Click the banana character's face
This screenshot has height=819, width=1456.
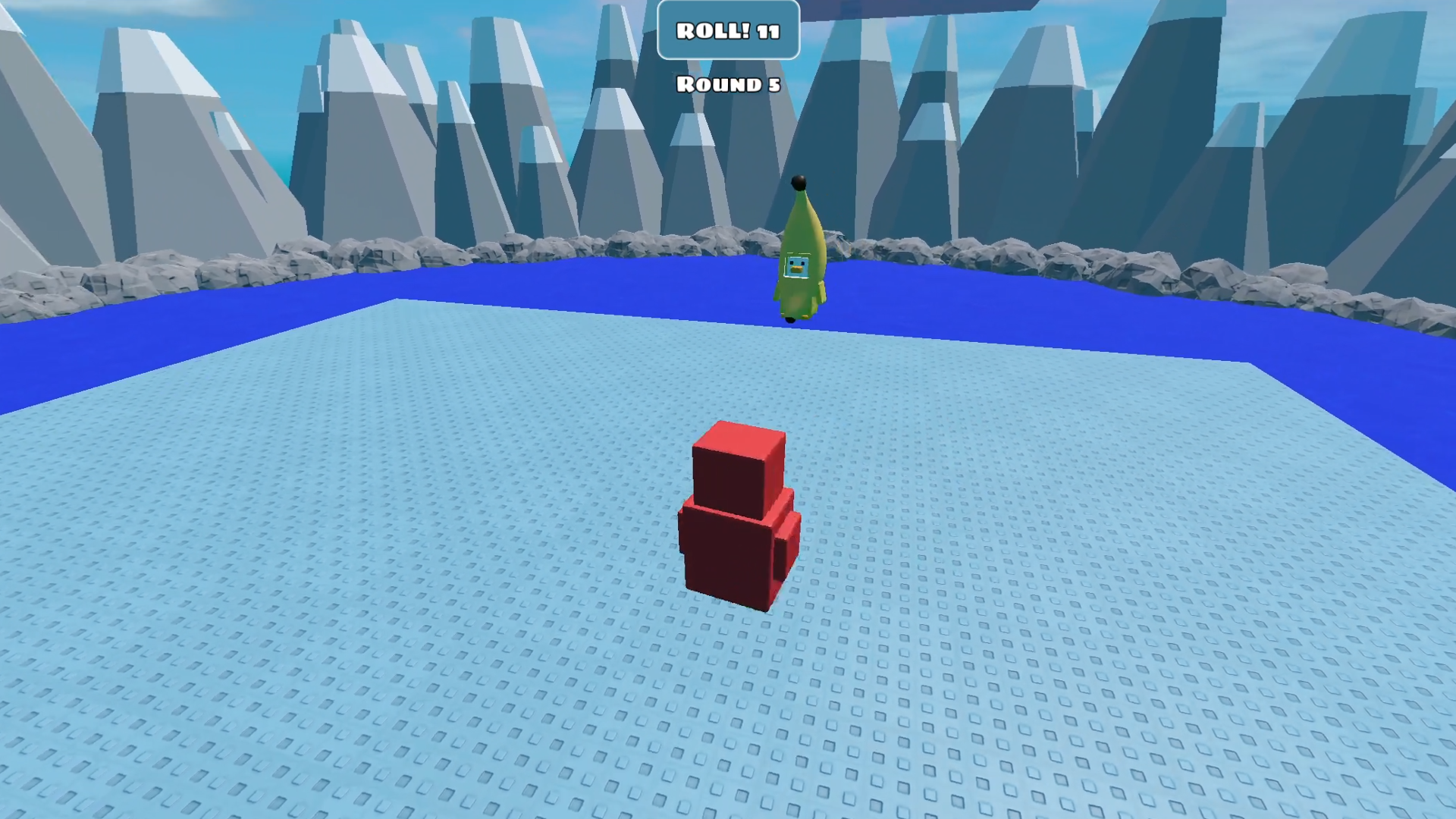(797, 267)
